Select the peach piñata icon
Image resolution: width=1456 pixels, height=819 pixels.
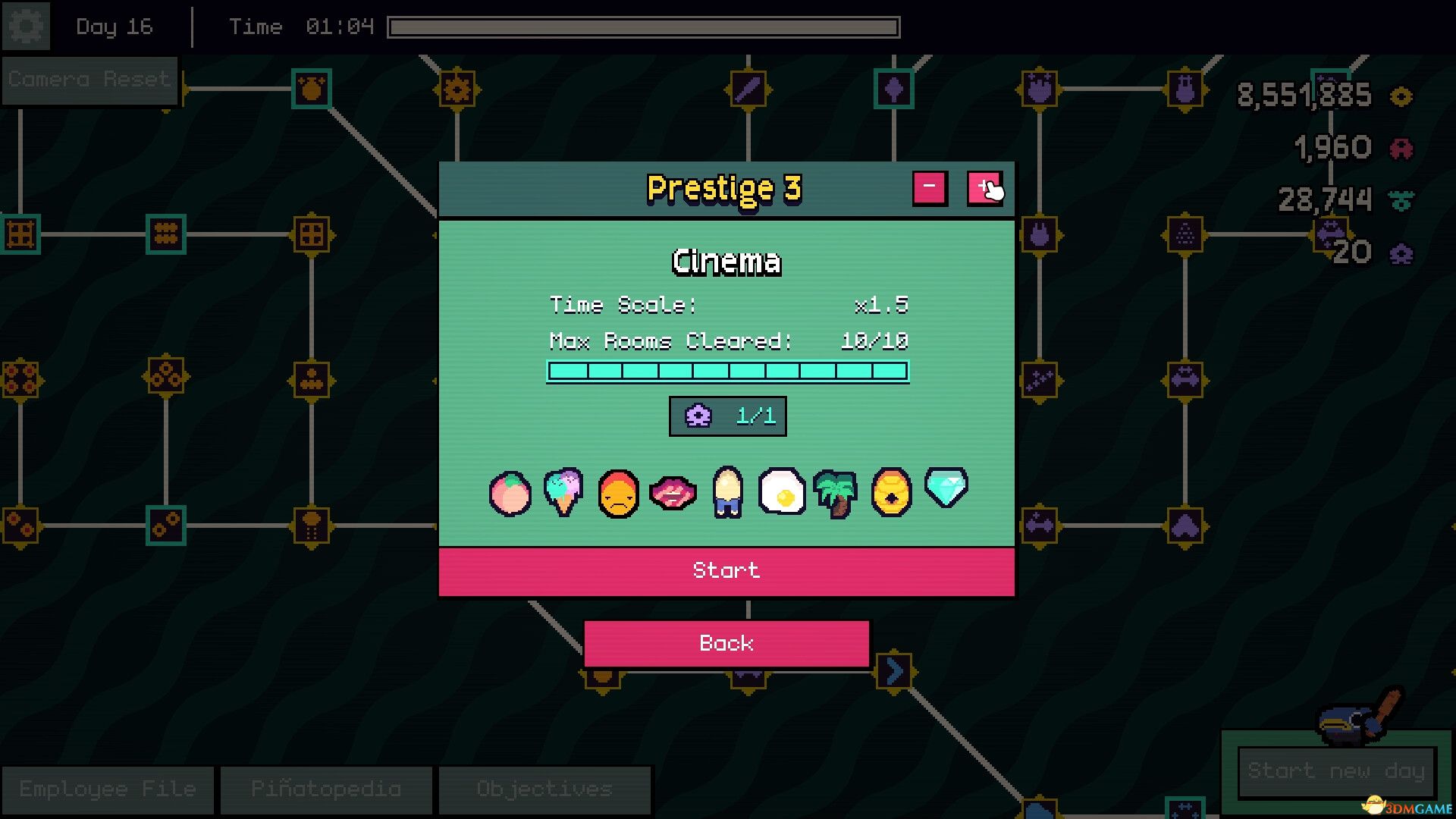click(510, 494)
